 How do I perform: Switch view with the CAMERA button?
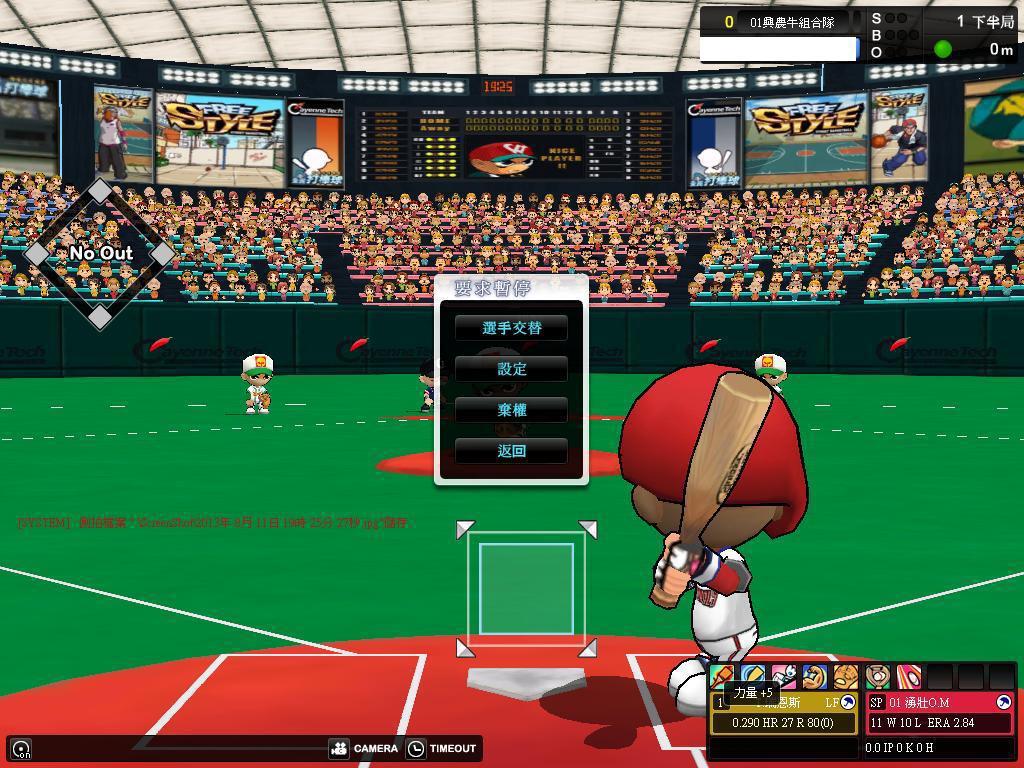[363, 748]
